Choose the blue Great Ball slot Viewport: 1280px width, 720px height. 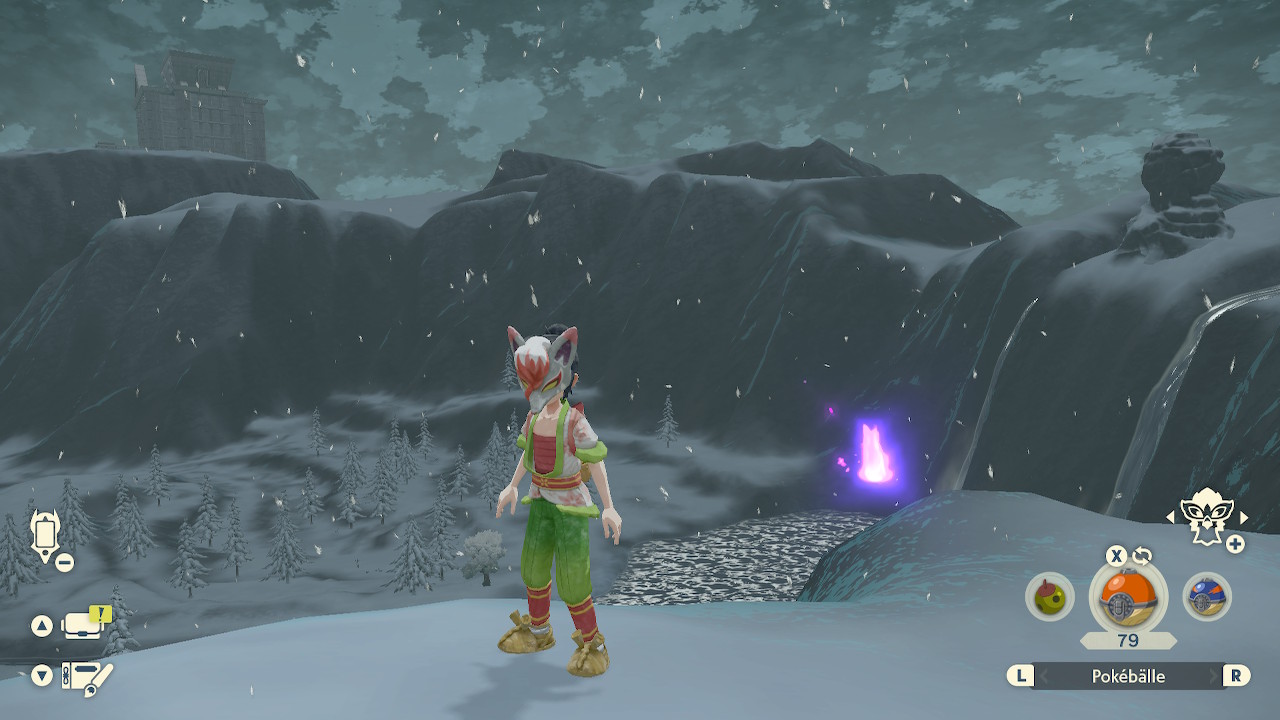coord(1207,597)
